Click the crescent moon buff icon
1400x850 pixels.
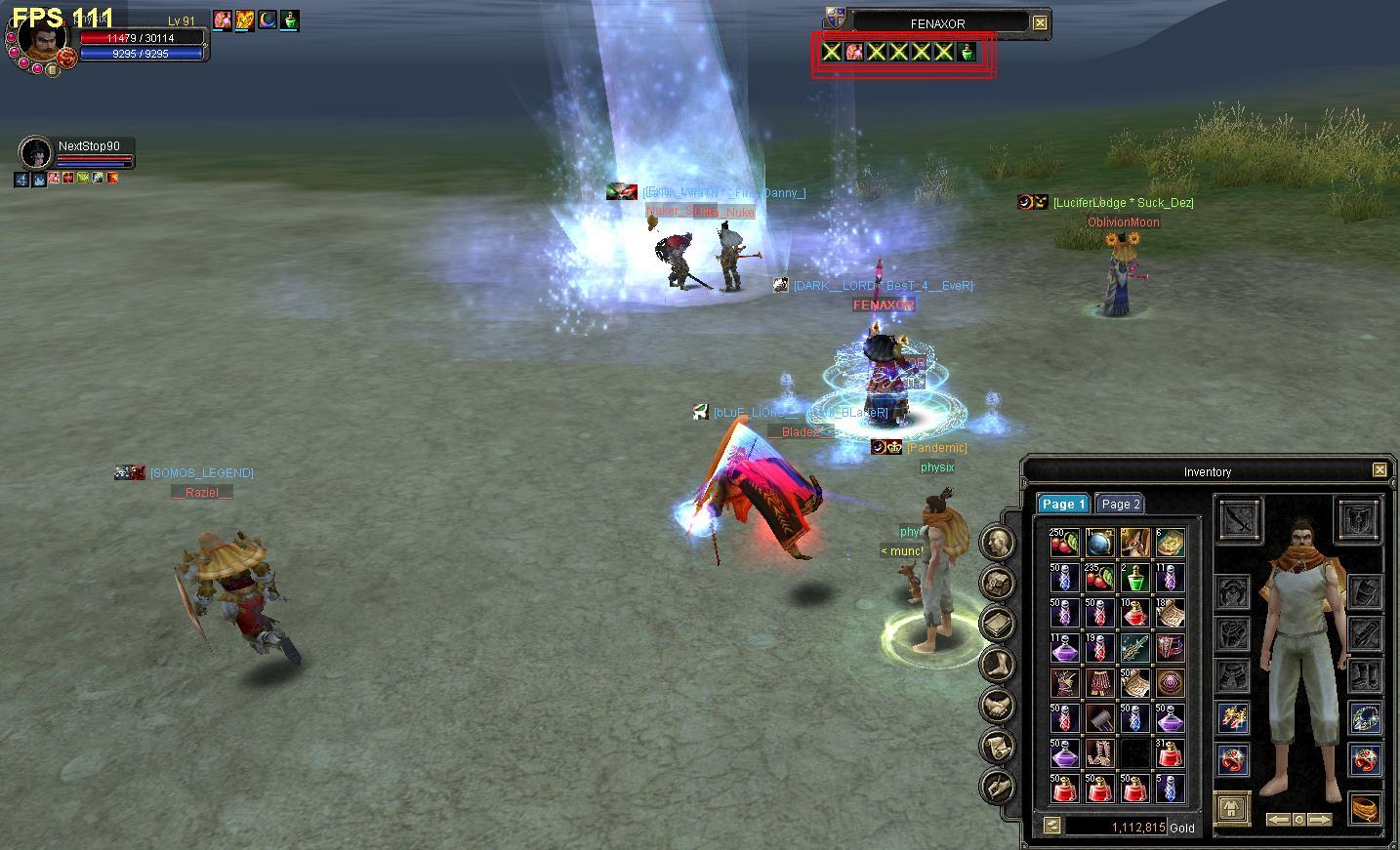coord(267,20)
